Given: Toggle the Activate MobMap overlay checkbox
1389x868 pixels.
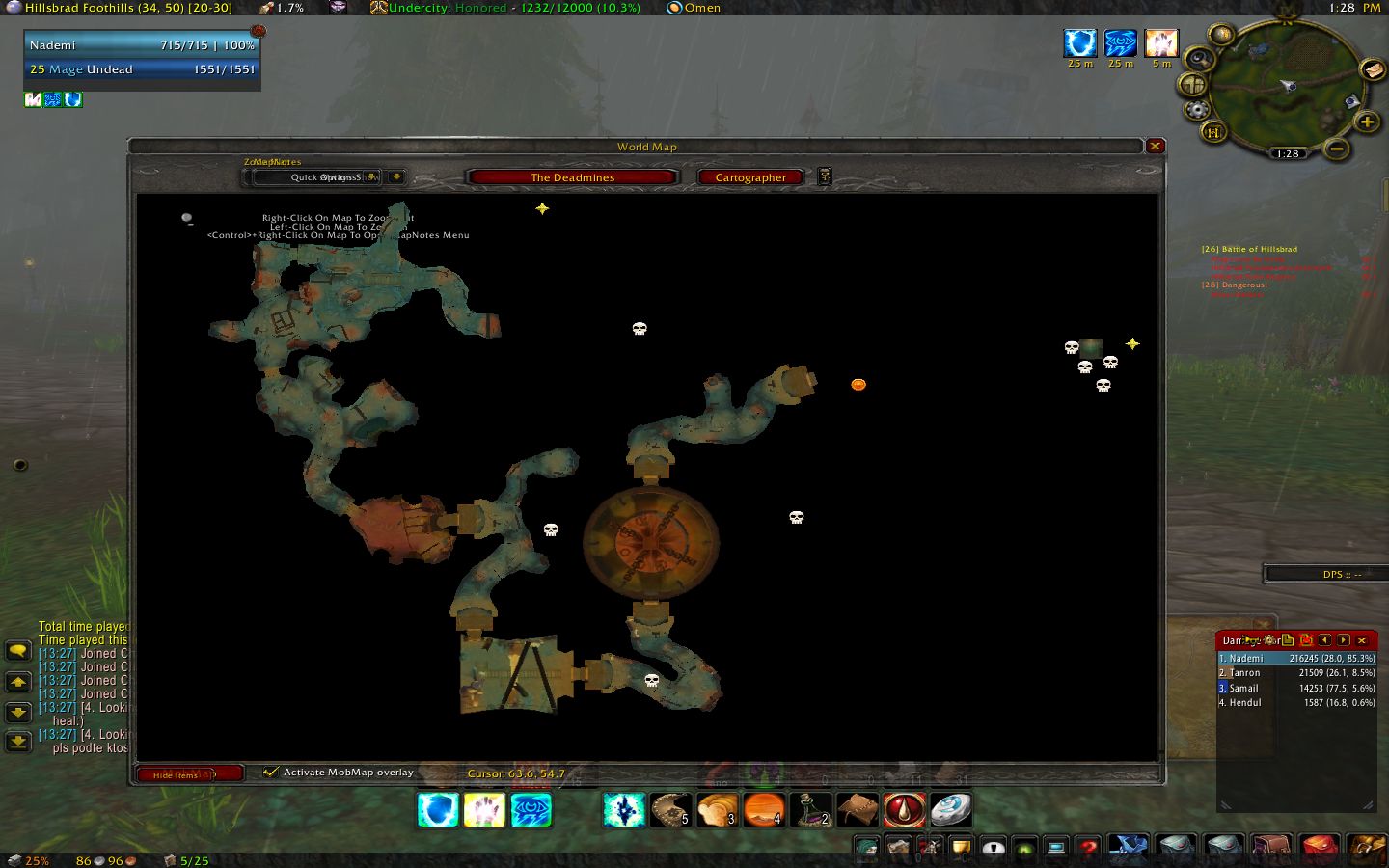Looking at the screenshot, I should click(x=271, y=772).
